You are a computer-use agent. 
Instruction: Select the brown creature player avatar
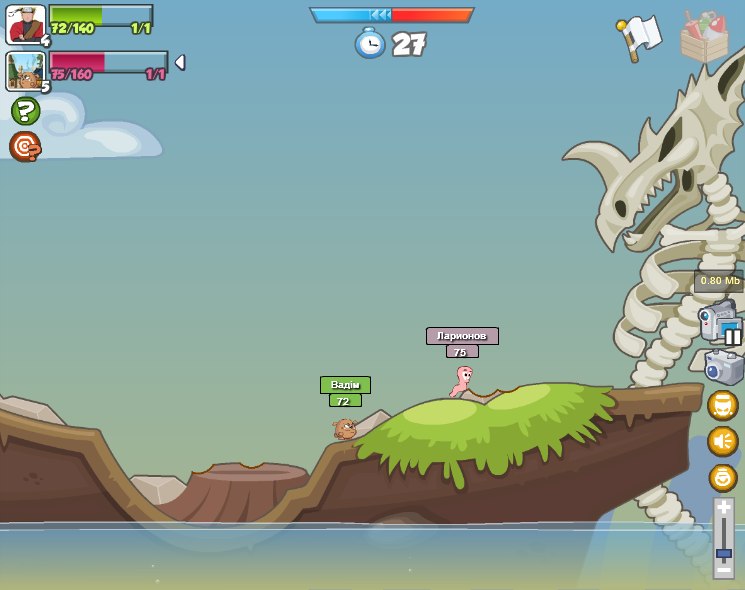tap(25, 71)
